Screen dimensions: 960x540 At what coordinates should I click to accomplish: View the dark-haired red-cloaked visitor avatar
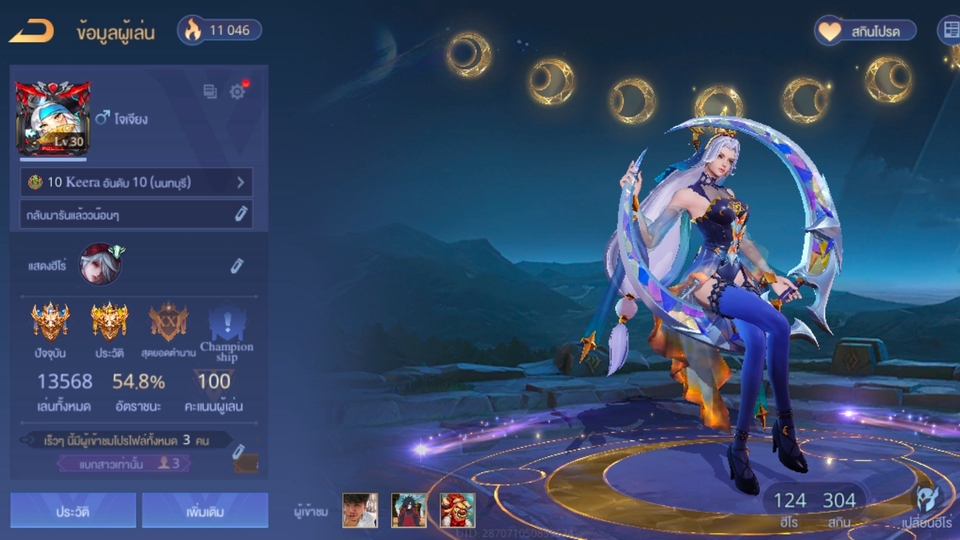(409, 510)
